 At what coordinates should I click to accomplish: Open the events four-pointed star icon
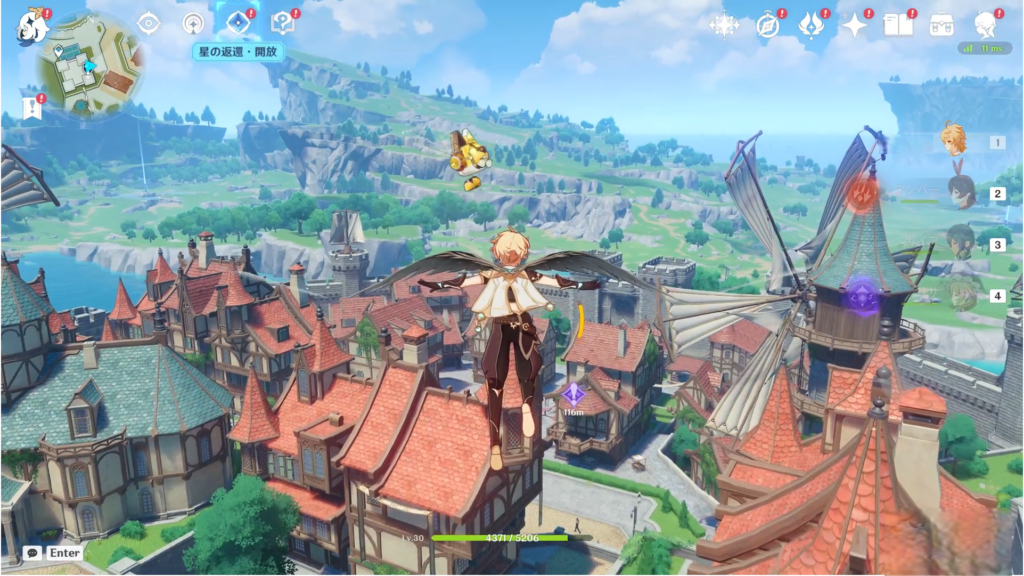[855, 25]
